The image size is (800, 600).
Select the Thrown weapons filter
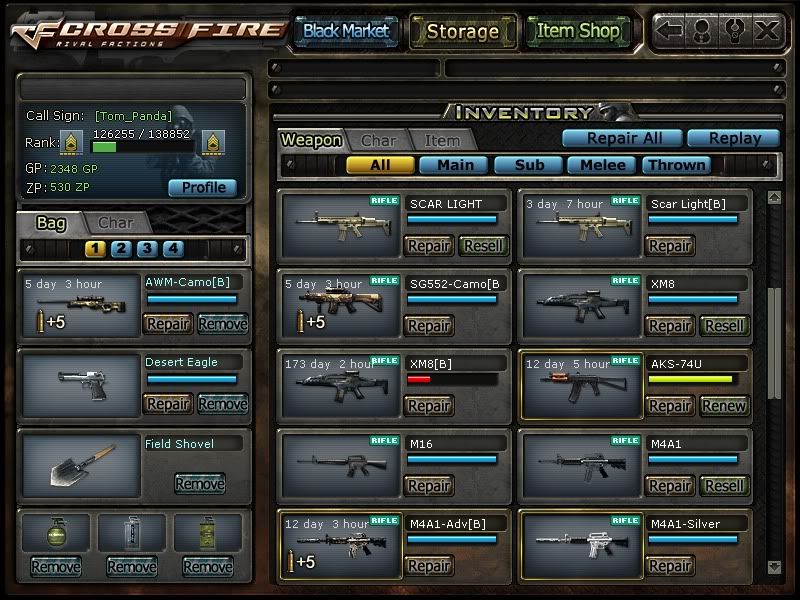click(676, 165)
